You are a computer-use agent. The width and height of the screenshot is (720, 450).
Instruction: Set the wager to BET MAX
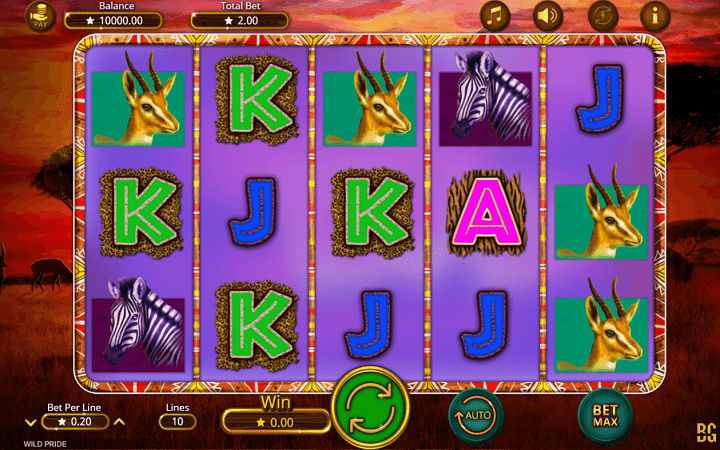click(606, 411)
